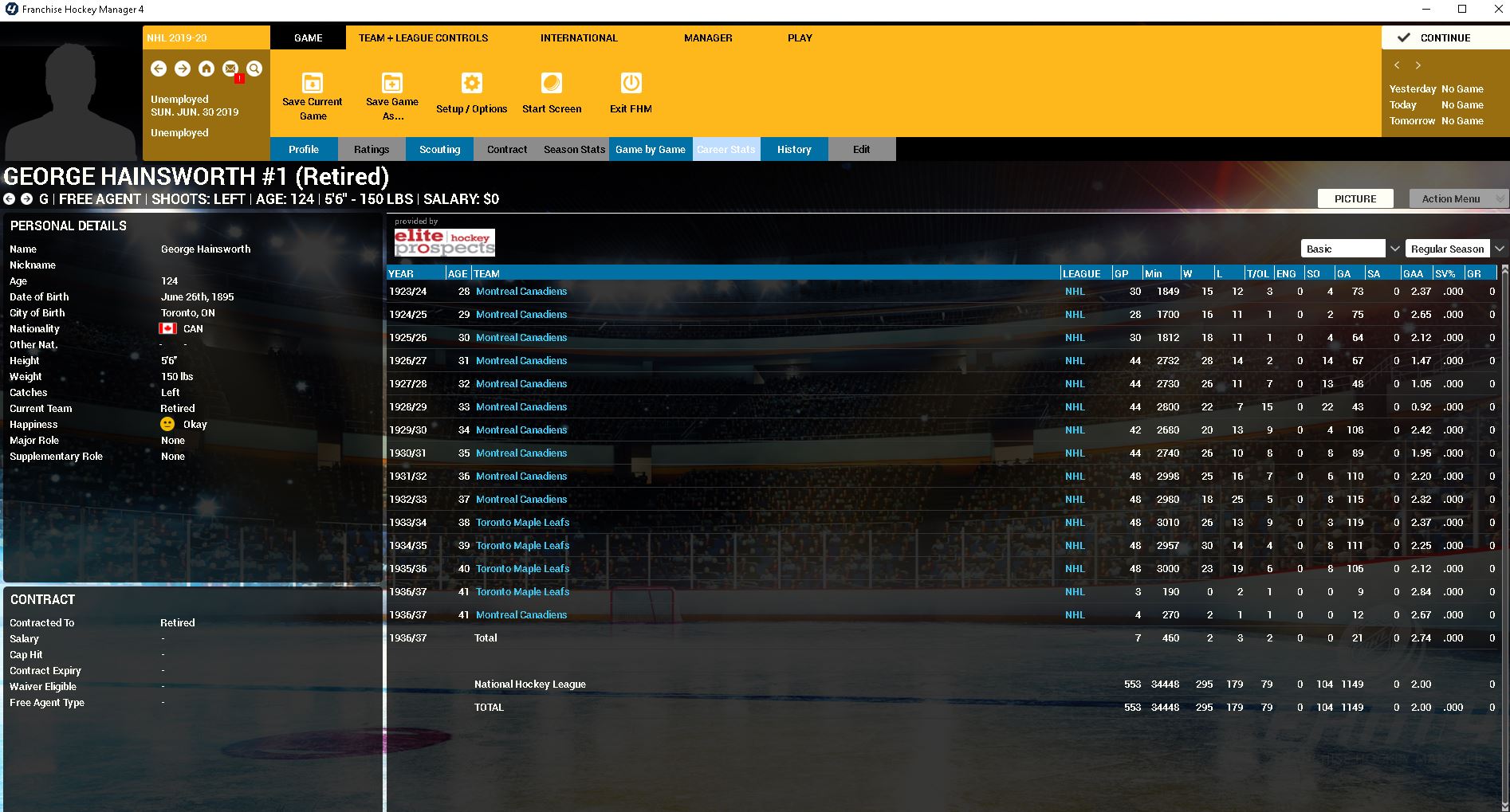Open the Game by Game tab
The height and width of the screenshot is (812, 1510).
pos(651,149)
